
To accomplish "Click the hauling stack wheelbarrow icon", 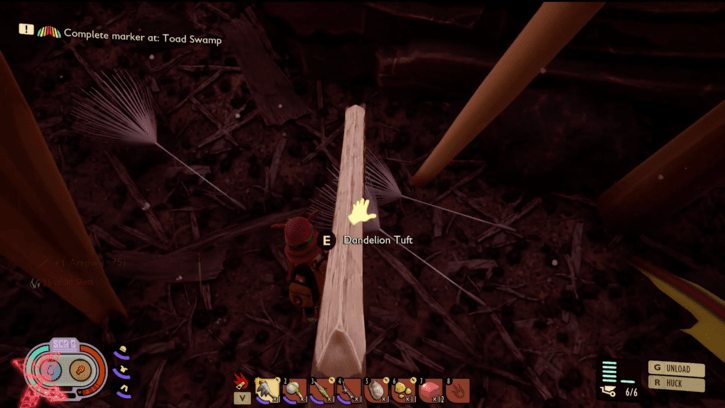I will pyautogui.click(x=609, y=391).
